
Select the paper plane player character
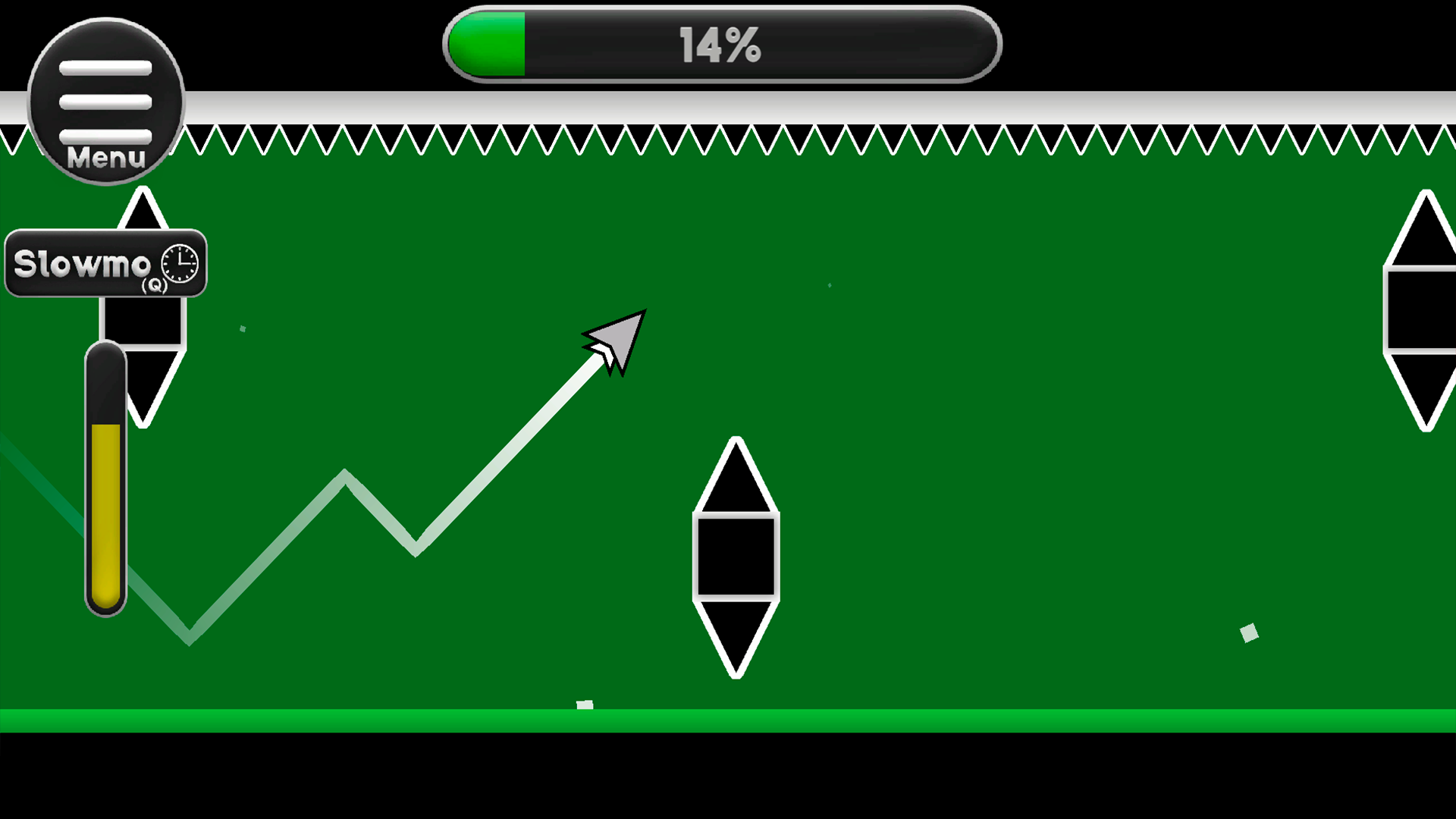614,341
